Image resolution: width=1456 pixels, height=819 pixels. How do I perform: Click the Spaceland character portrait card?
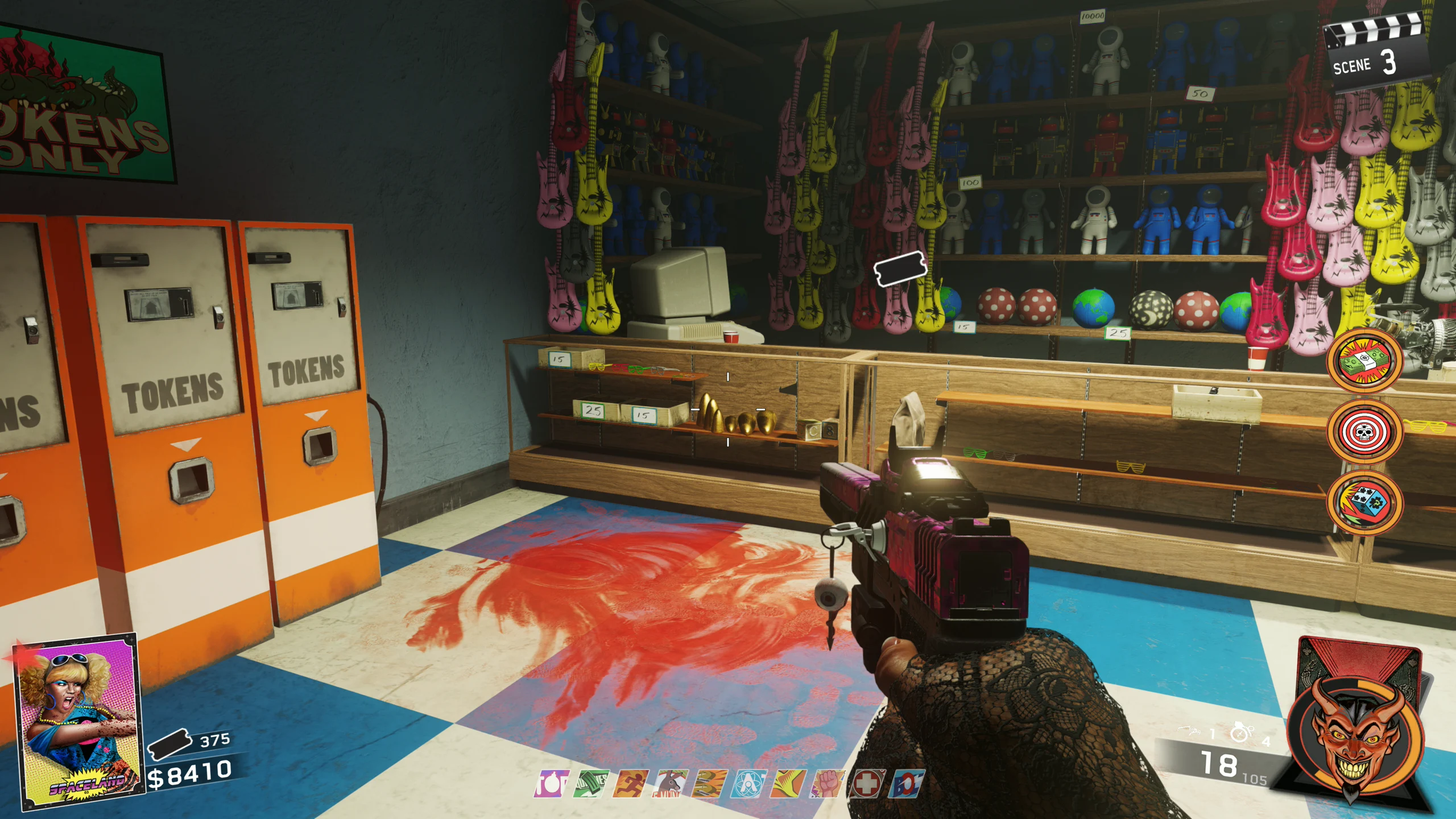coord(78,721)
